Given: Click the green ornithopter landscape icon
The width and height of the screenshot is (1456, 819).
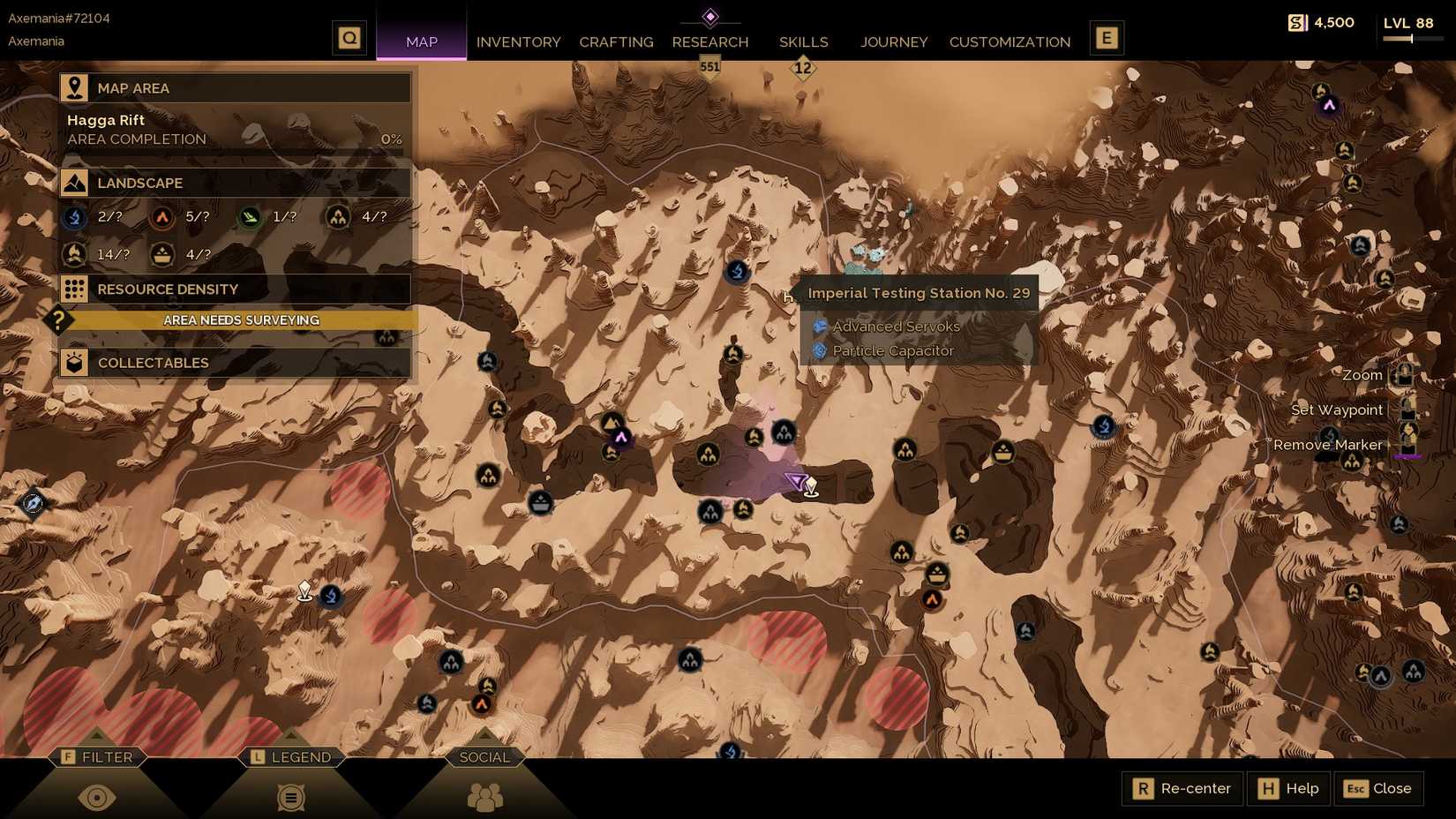Looking at the screenshot, I should pos(250,217).
